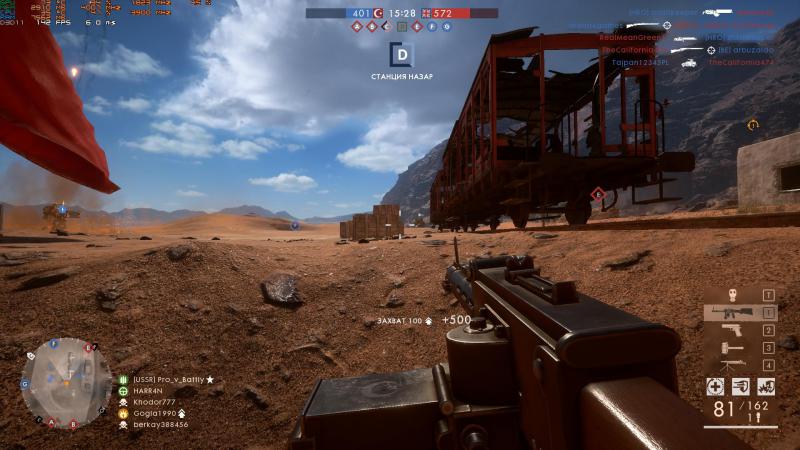Select flag E in the objective row
The image size is (800, 450).
click(416, 26)
